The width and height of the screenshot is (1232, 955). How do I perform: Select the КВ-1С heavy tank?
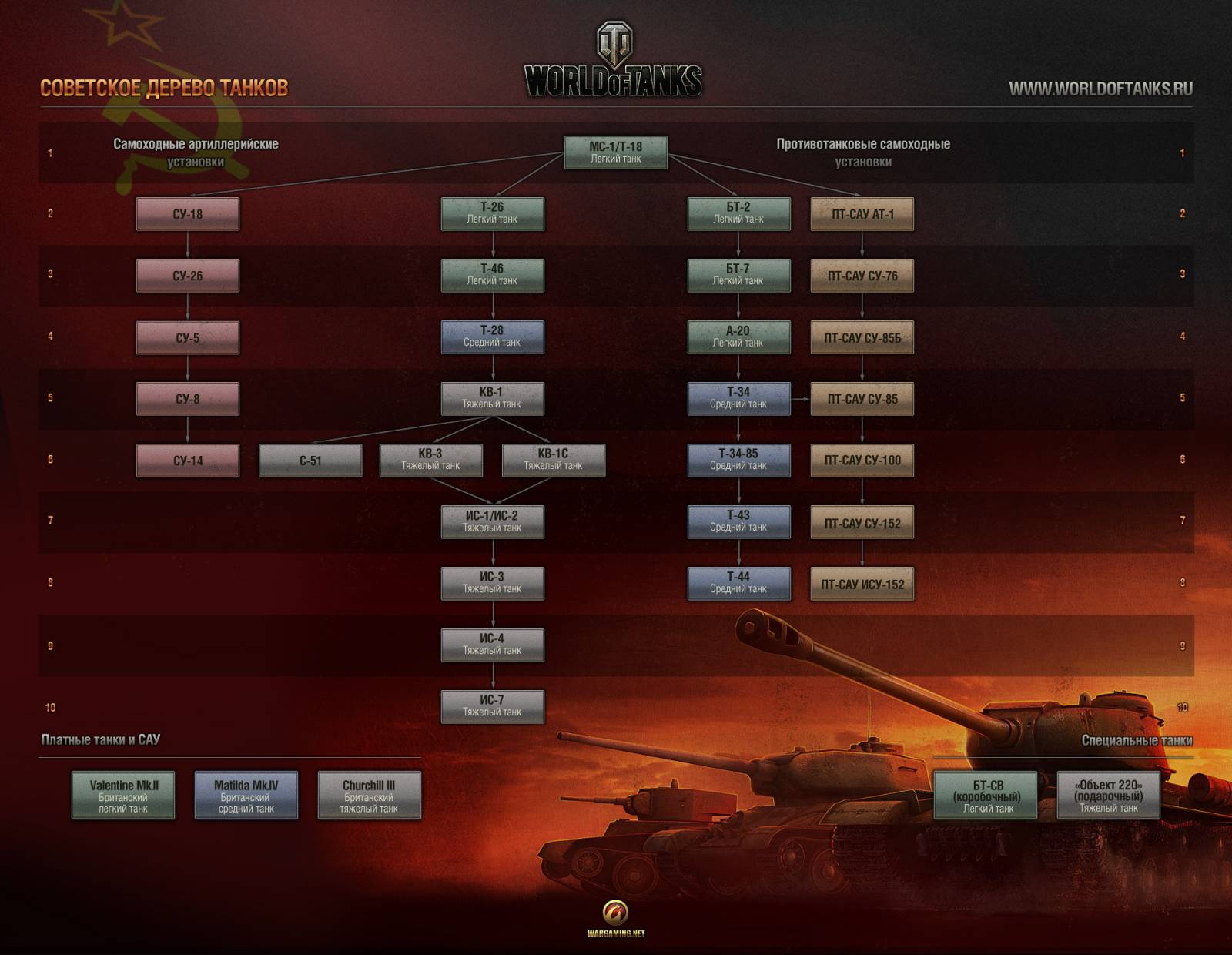[553, 460]
